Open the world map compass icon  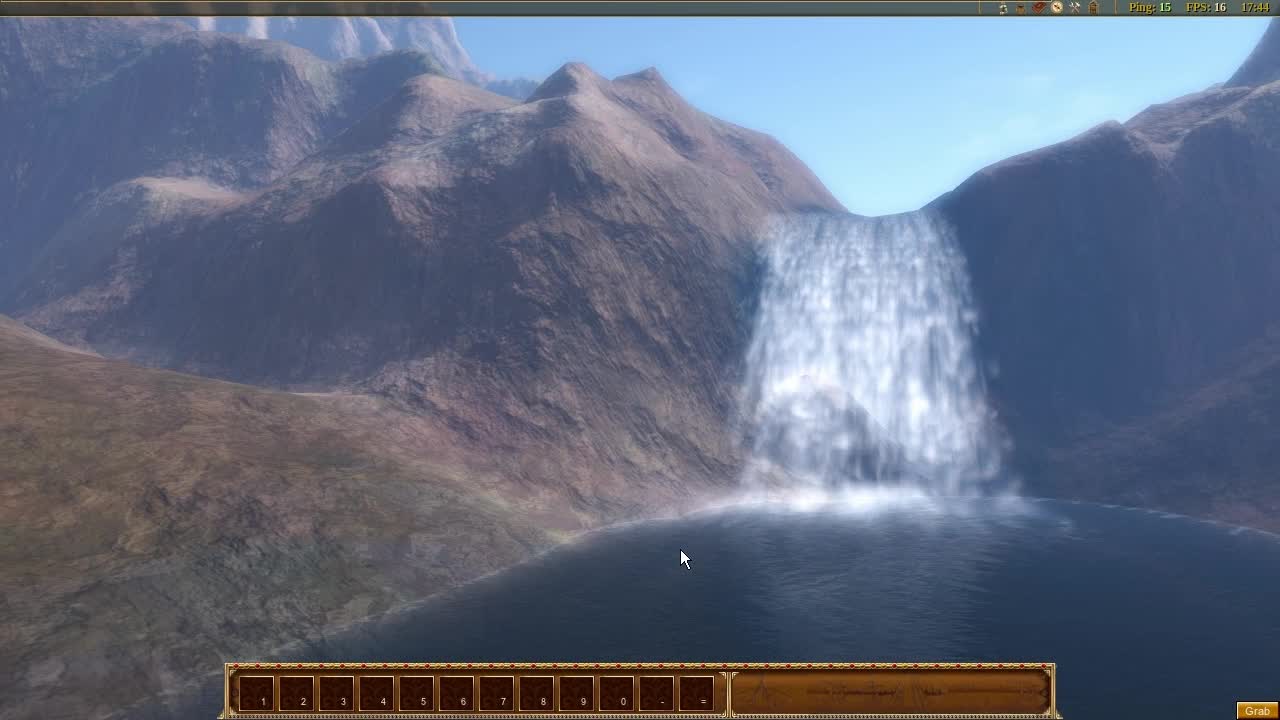(1056, 8)
